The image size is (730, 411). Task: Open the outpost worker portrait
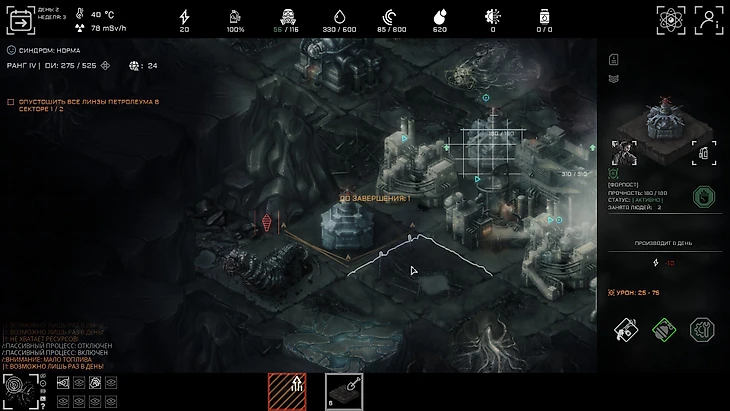tap(626, 153)
